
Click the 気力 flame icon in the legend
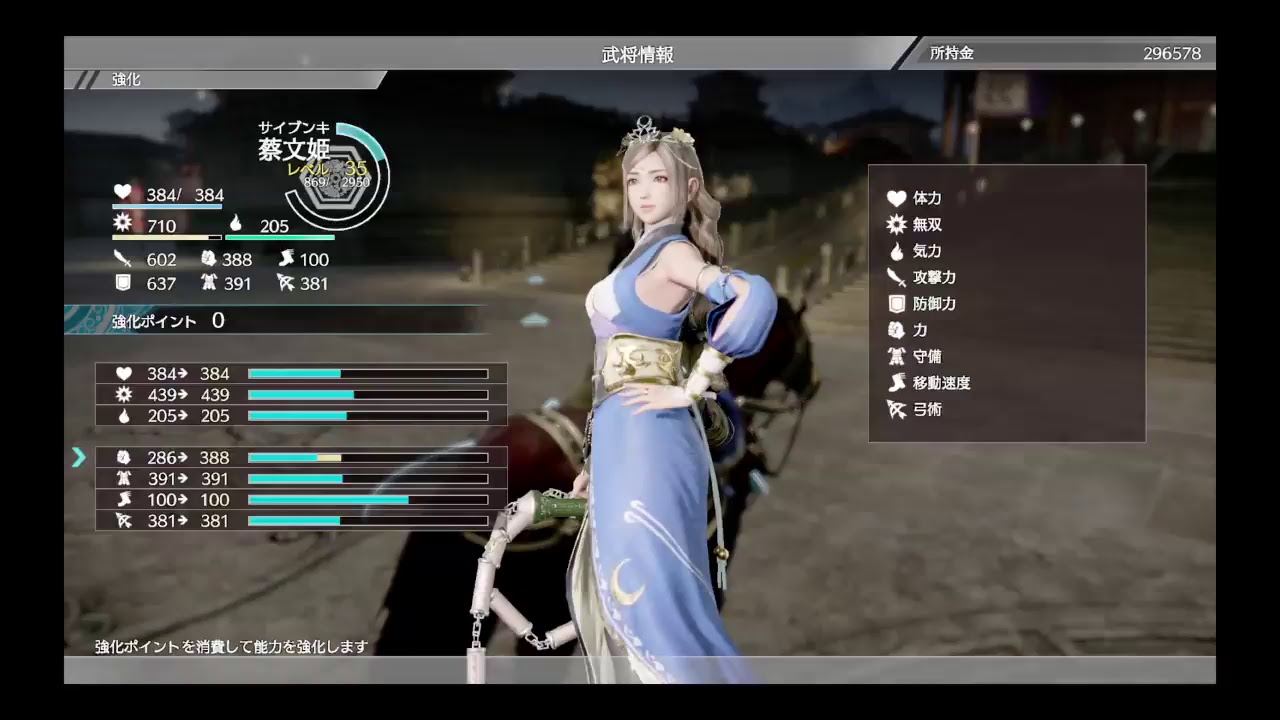click(898, 251)
